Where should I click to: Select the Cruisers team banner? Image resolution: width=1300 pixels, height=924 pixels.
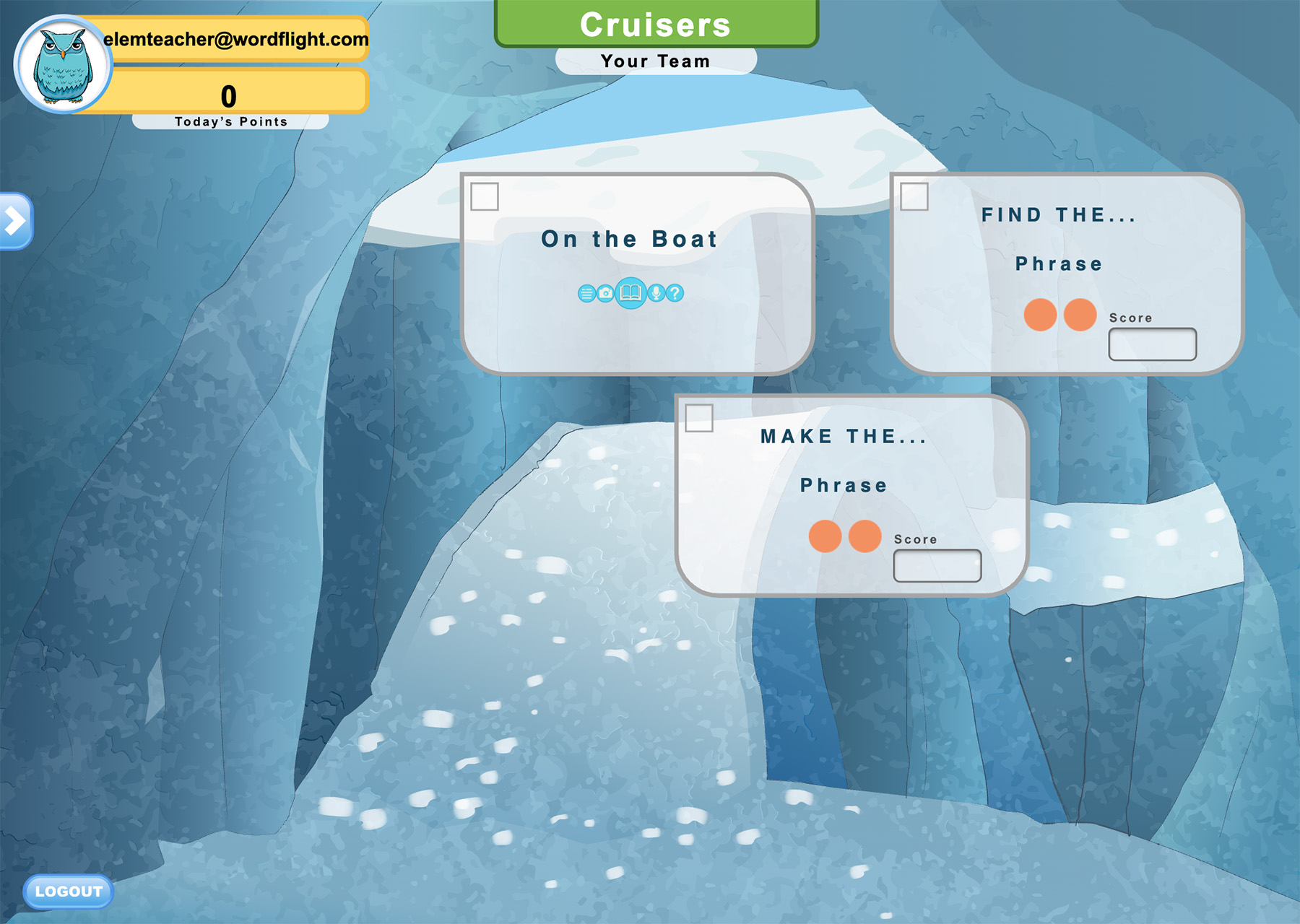[x=656, y=25]
